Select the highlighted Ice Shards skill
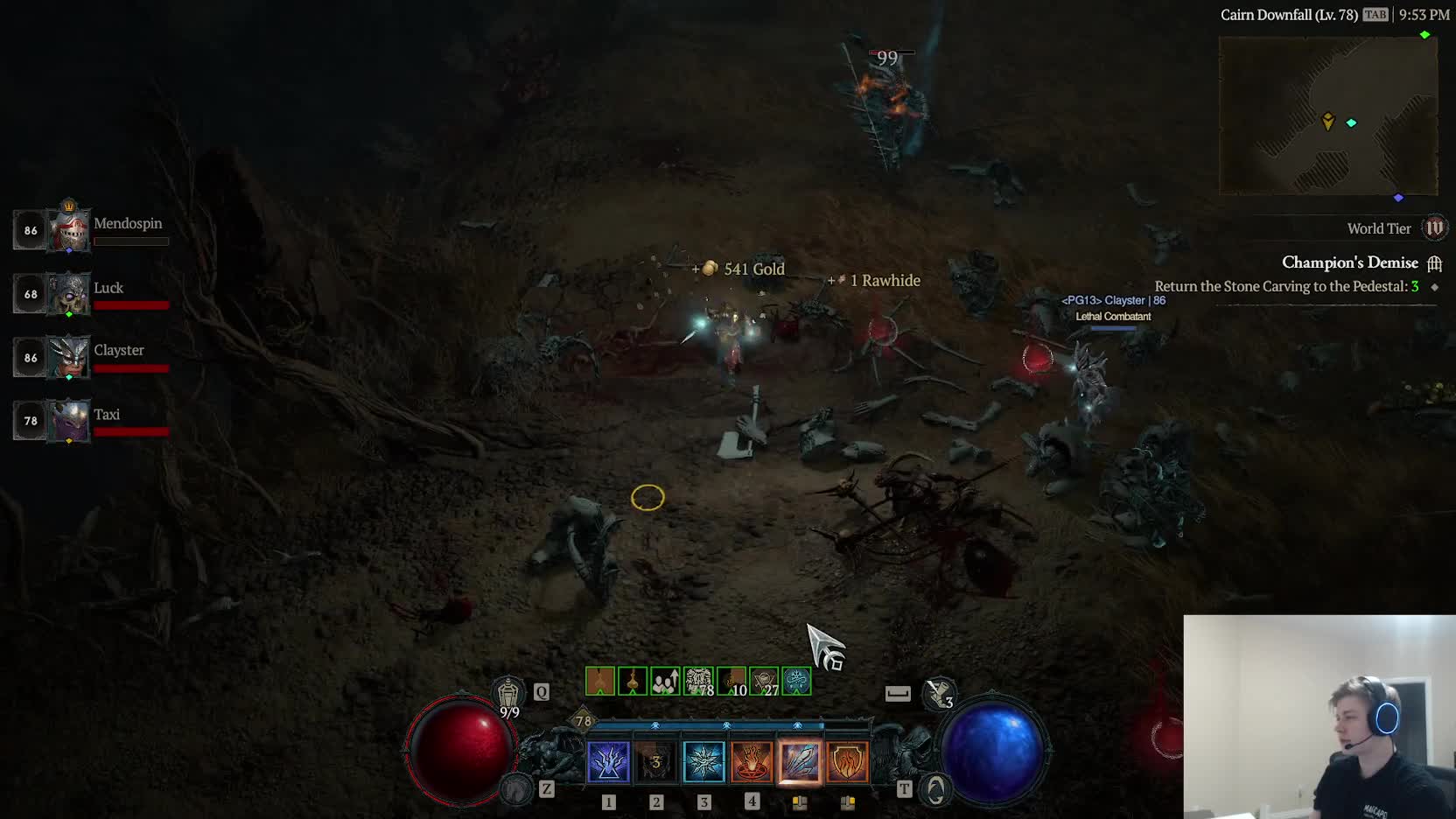 799,762
